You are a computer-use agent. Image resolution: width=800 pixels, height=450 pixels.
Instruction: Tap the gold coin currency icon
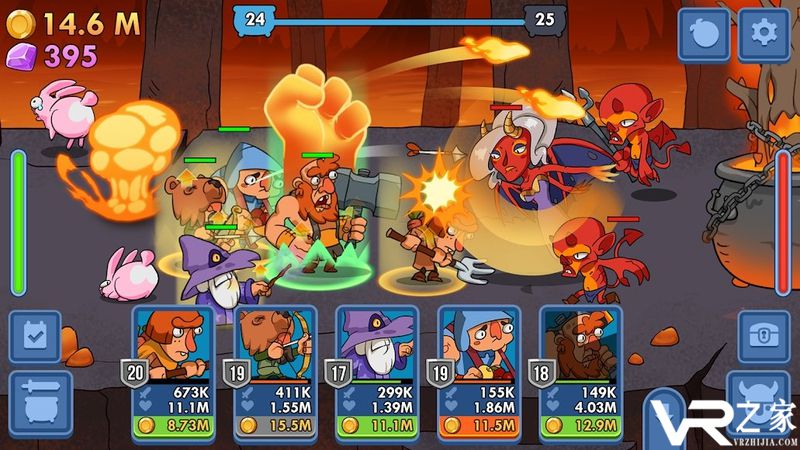pyautogui.click(x=21, y=23)
